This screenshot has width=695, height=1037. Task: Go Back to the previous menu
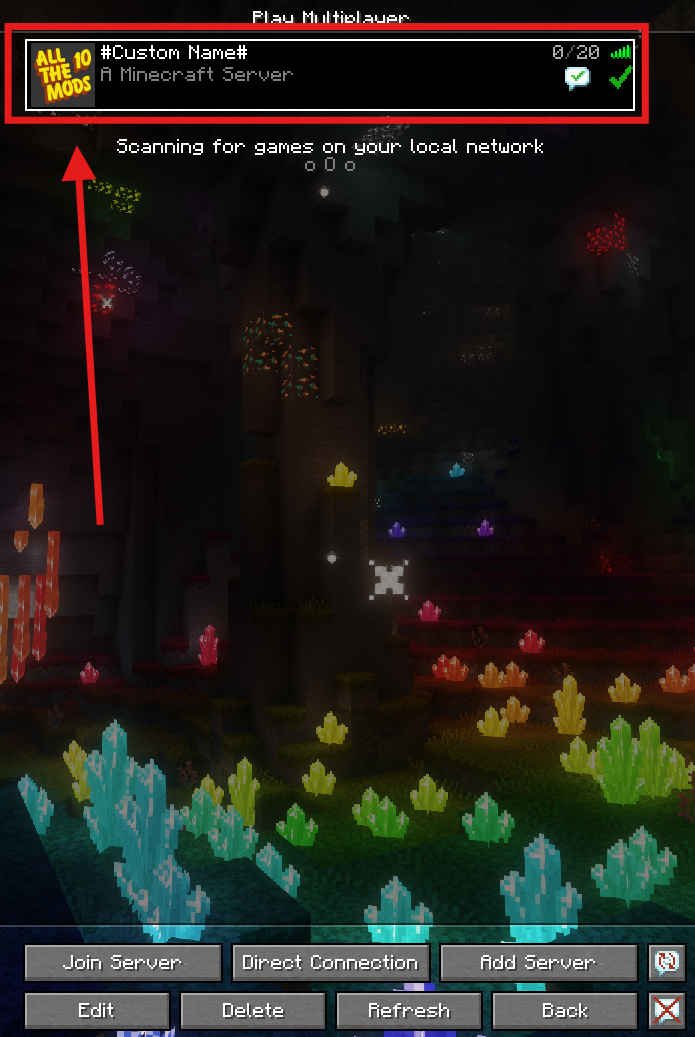tap(564, 1010)
